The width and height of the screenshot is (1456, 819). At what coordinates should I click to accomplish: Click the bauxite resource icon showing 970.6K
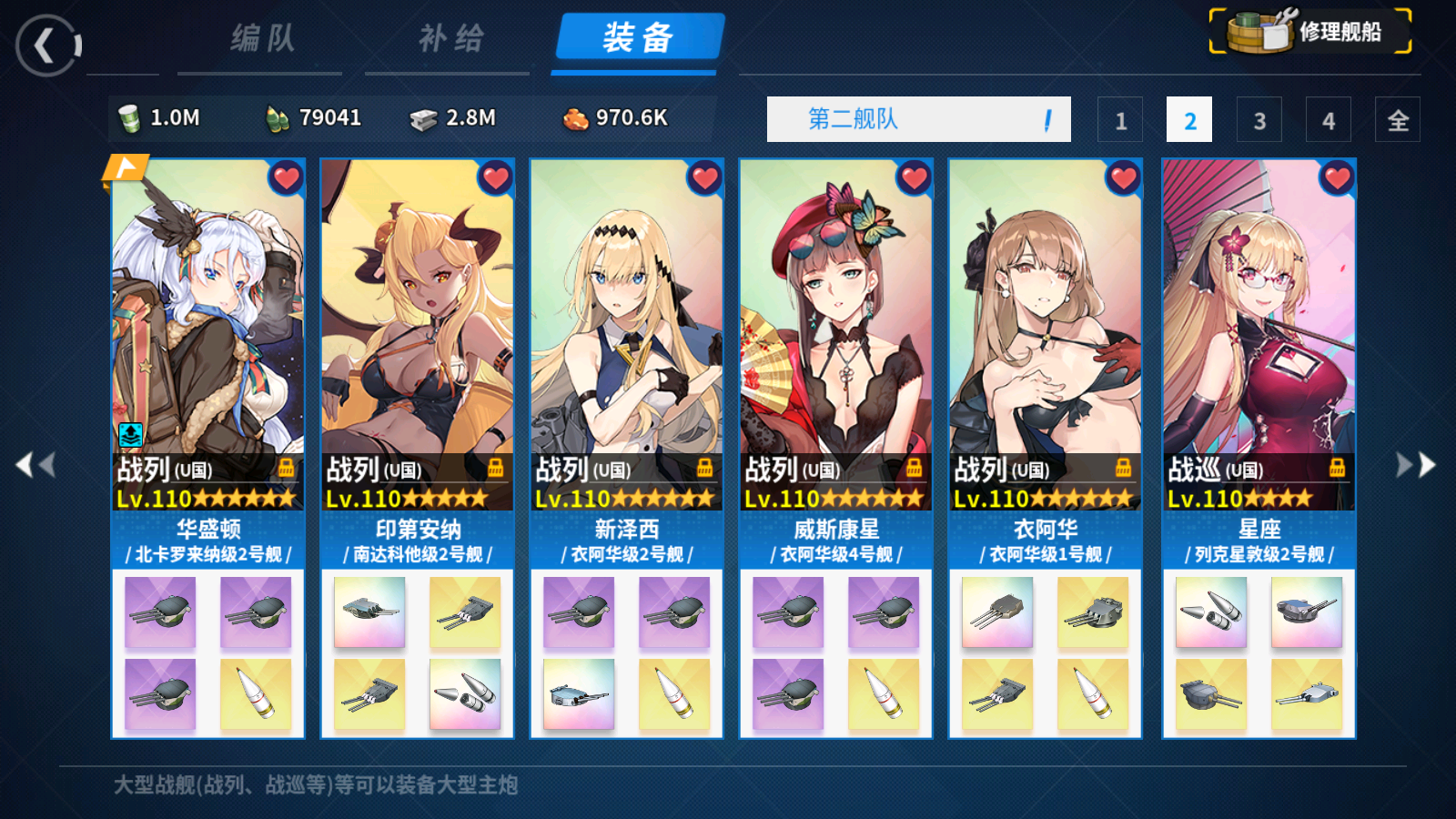point(573,118)
